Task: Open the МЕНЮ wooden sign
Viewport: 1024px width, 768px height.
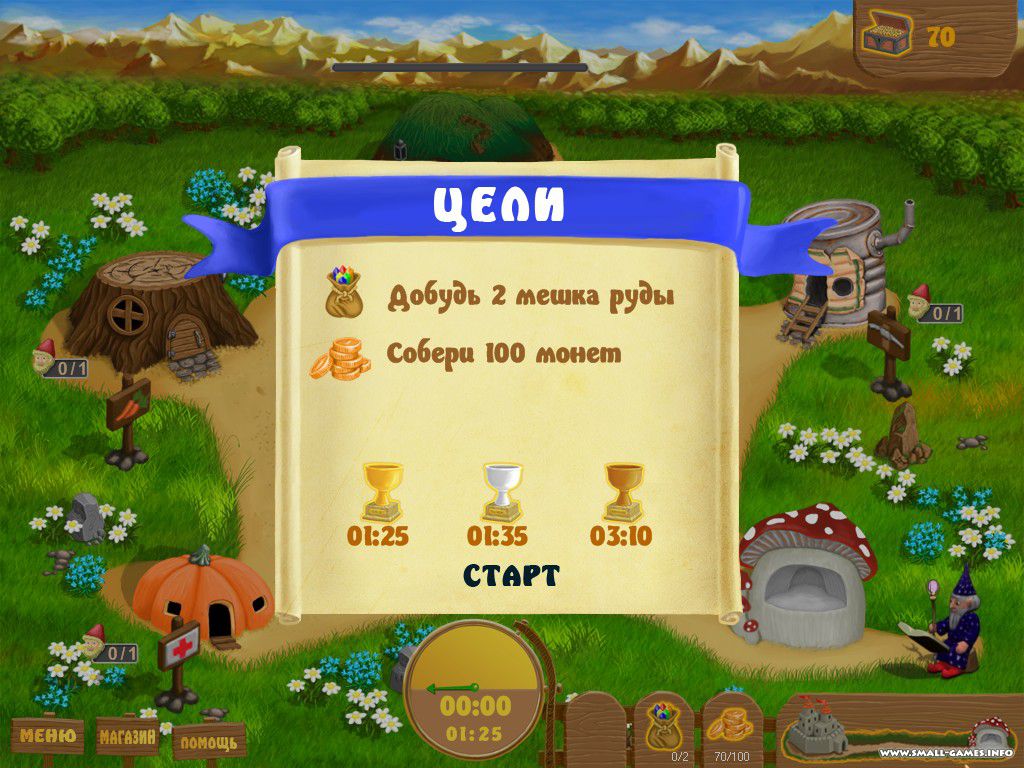Action: point(48,738)
